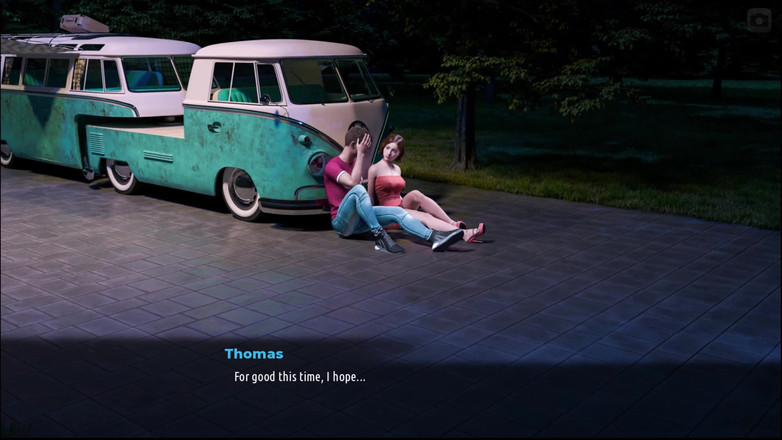Open the camera icon in the corner
This screenshot has height=440, width=782.
point(759,20)
